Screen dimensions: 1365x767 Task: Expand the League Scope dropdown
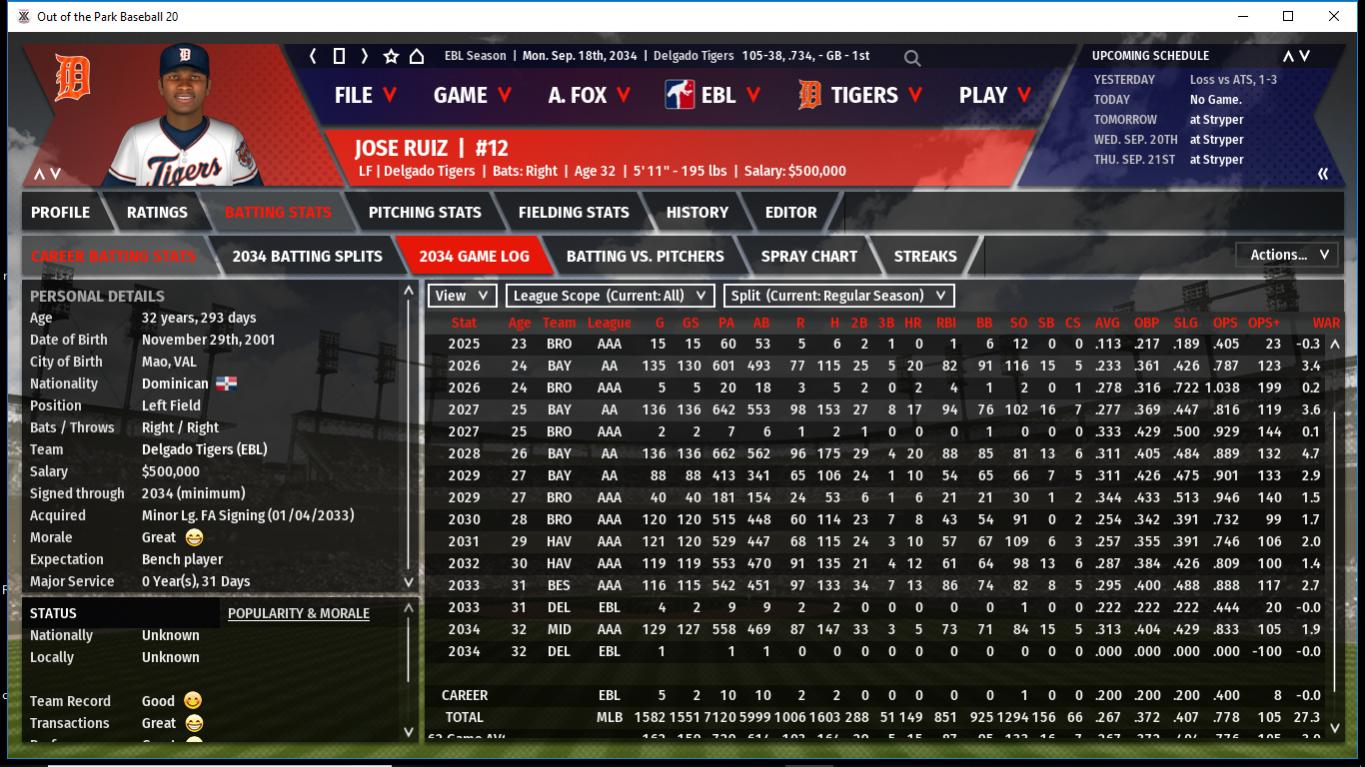[610, 296]
